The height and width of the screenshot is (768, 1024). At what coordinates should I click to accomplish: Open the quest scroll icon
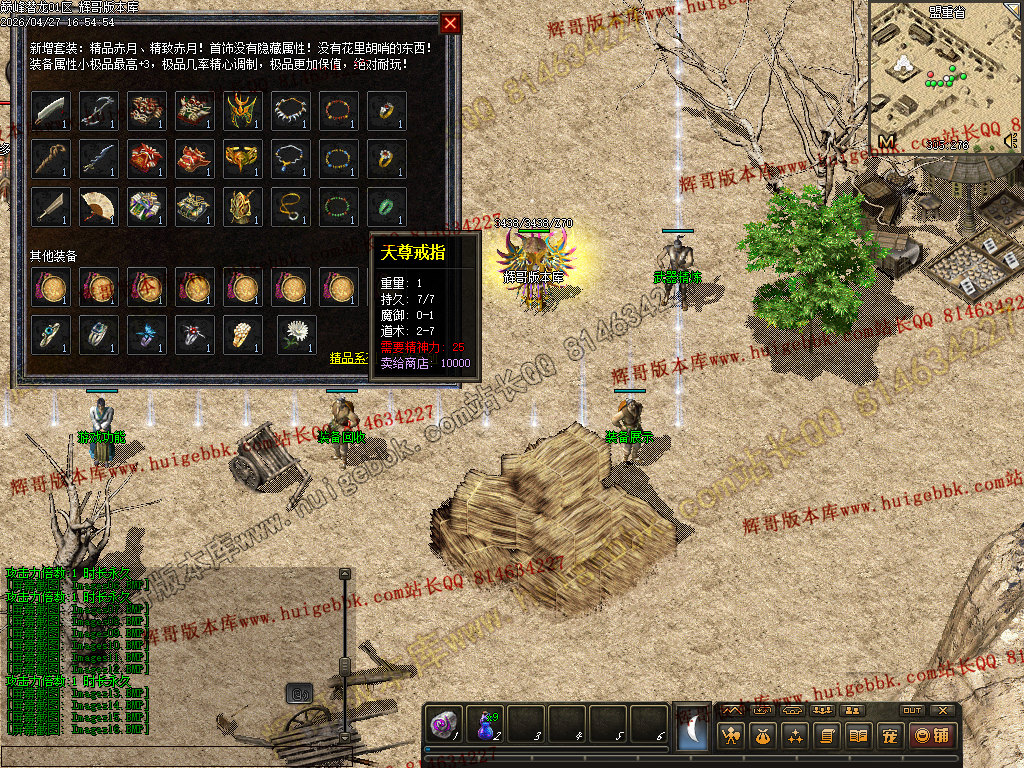[x=826, y=736]
